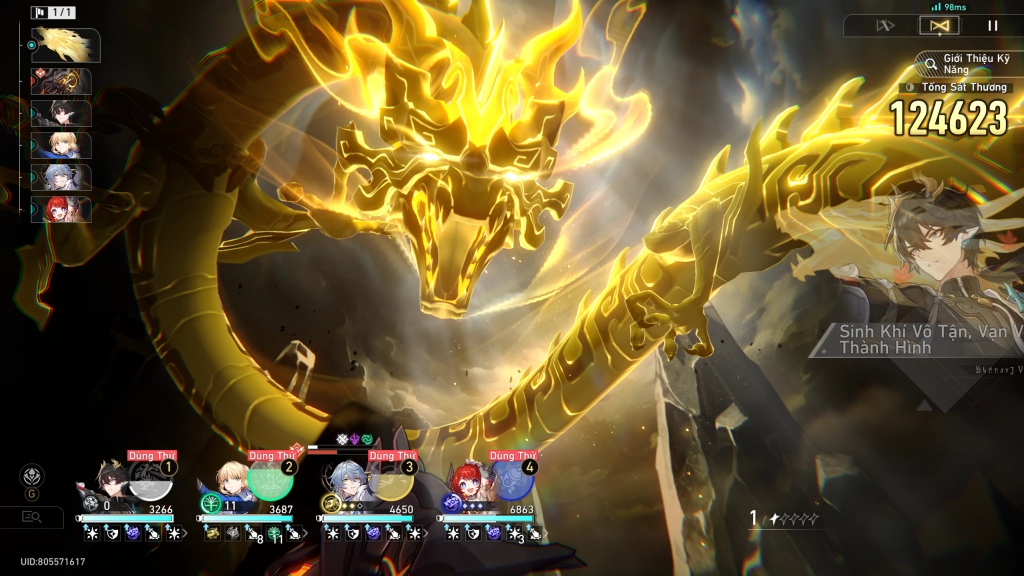The width and height of the screenshot is (1024, 576).
Task: Trigger ultimate of dark-haired horned character, slot 1
Action: click(x=152, y=480)
